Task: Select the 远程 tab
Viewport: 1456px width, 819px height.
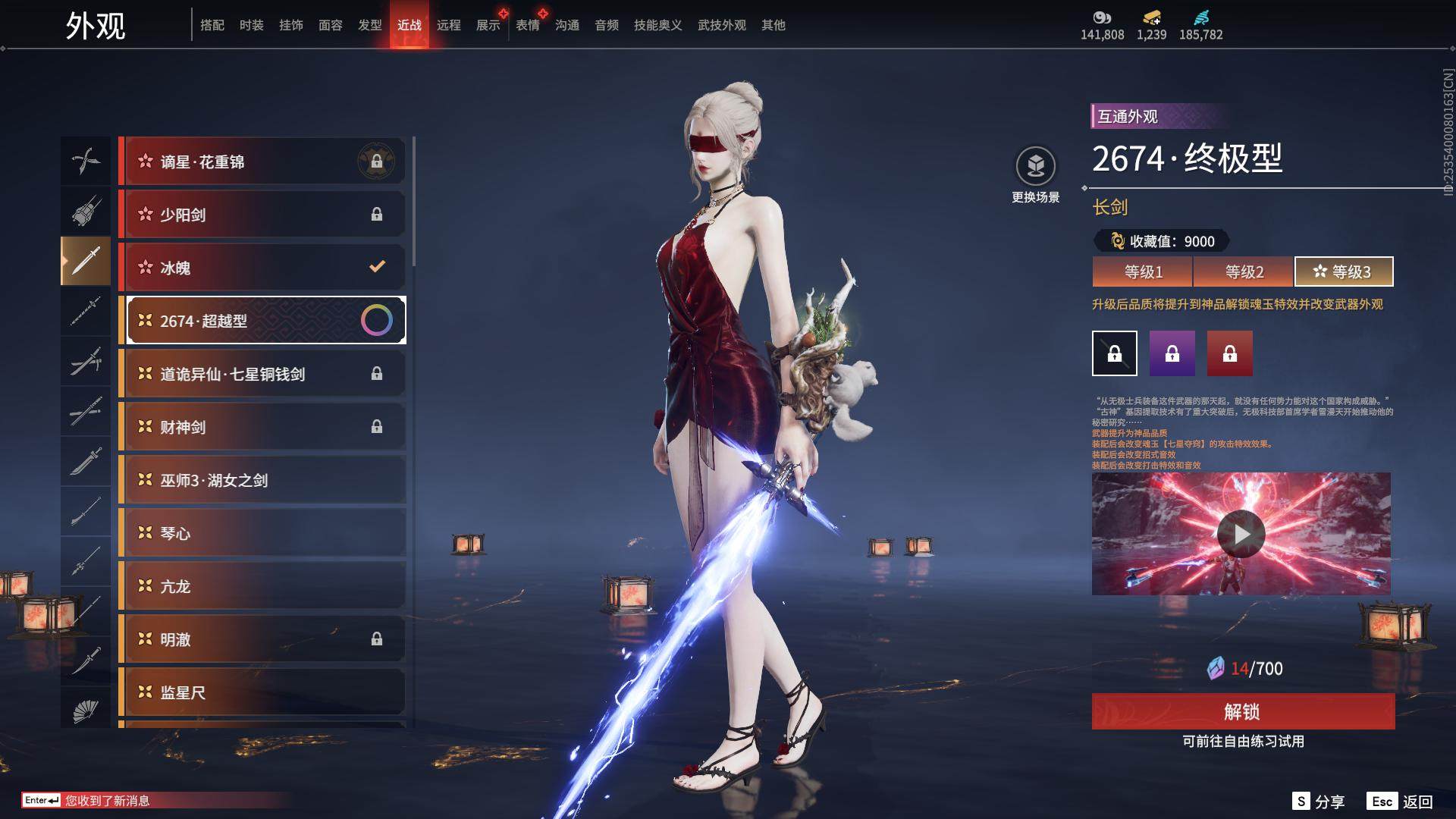Action: (448, 25)
